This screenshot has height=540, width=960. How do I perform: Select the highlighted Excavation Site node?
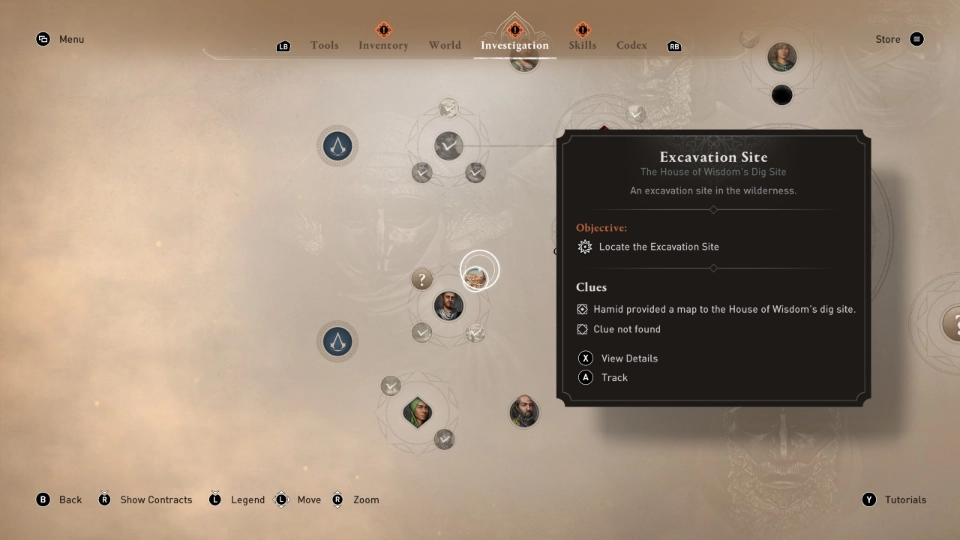(478, 271)
